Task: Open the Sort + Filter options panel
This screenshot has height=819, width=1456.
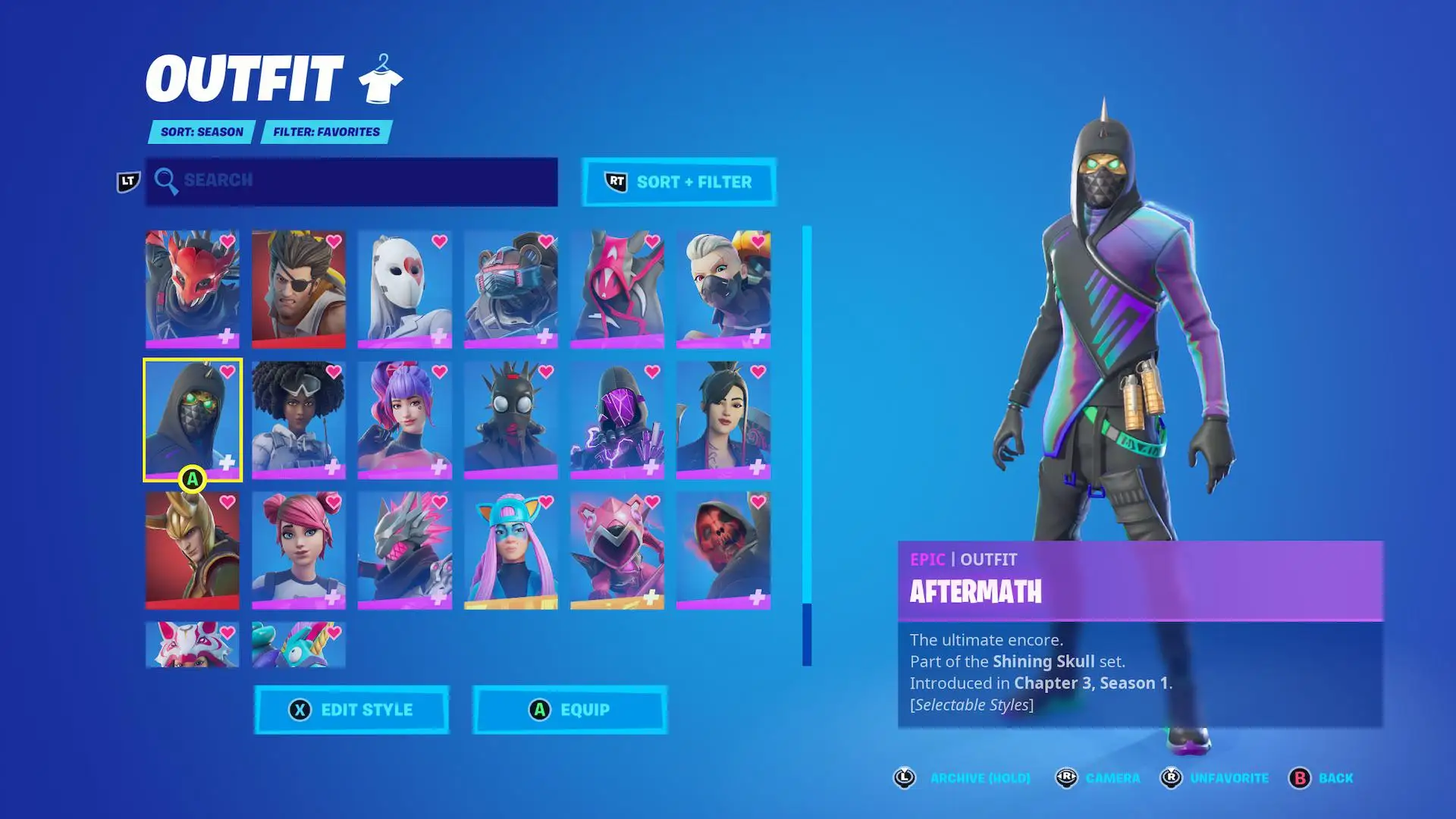Action: click(679, 182)
